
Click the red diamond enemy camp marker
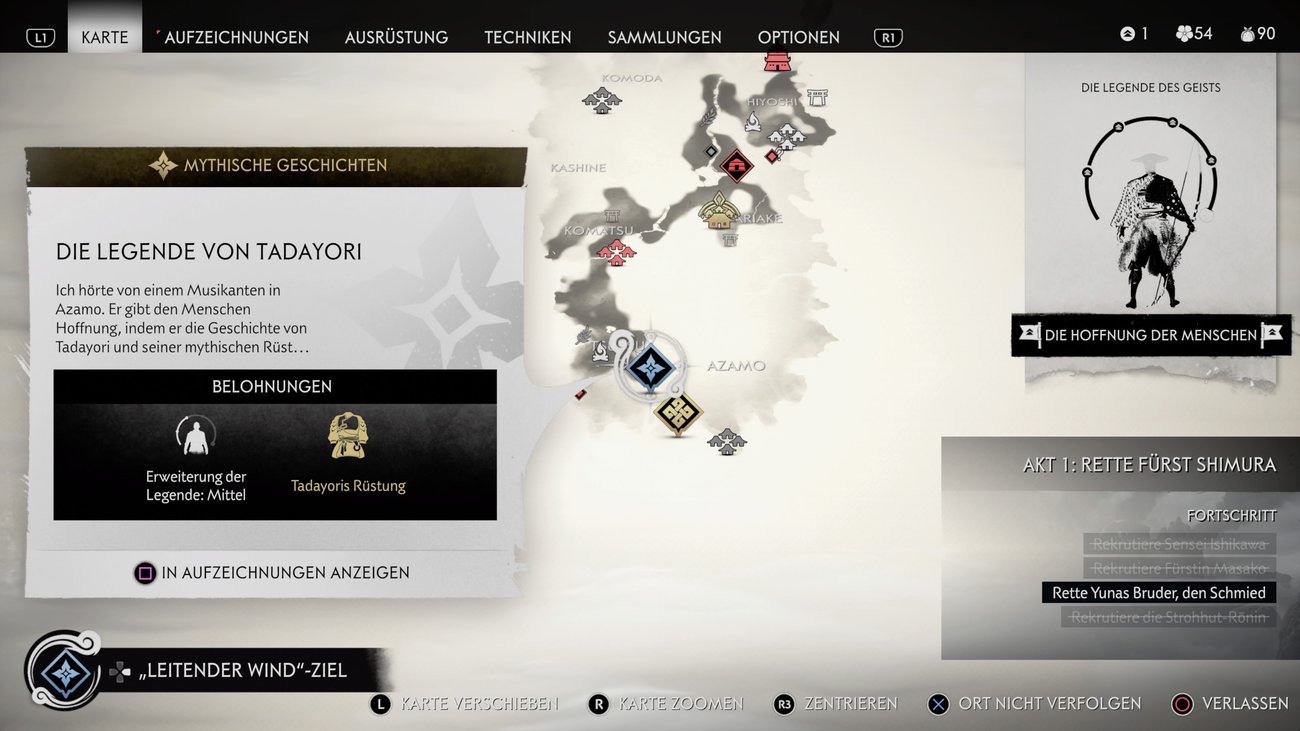point(736,165)
